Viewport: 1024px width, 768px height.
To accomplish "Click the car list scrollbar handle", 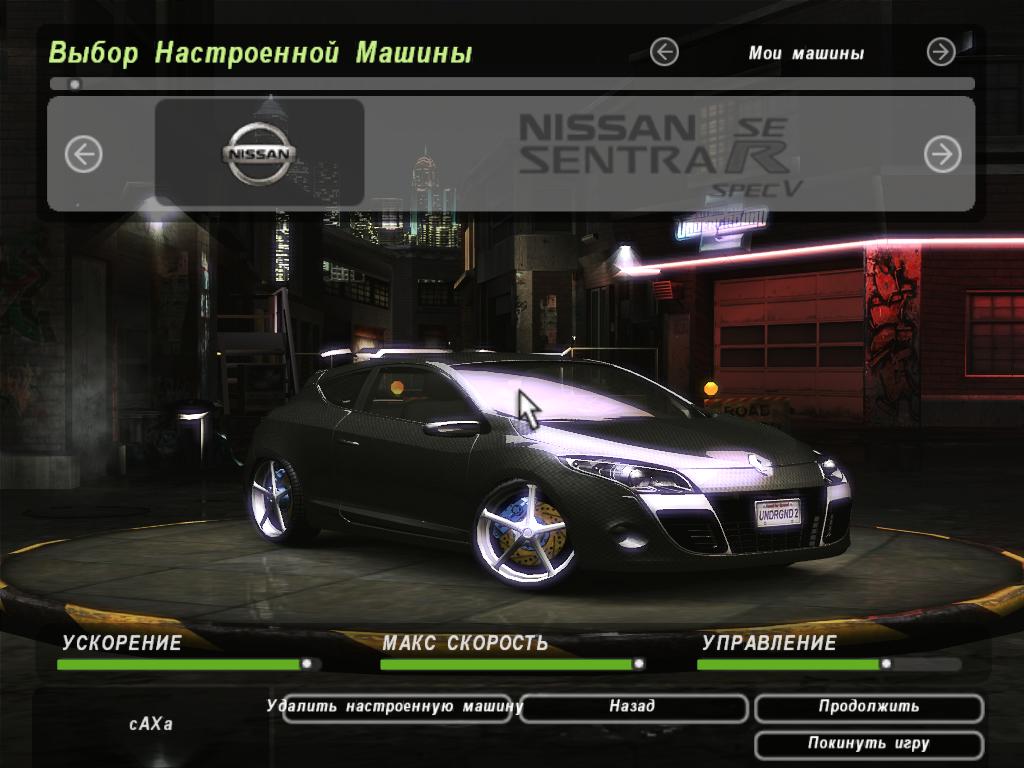I will click(74, 85).
